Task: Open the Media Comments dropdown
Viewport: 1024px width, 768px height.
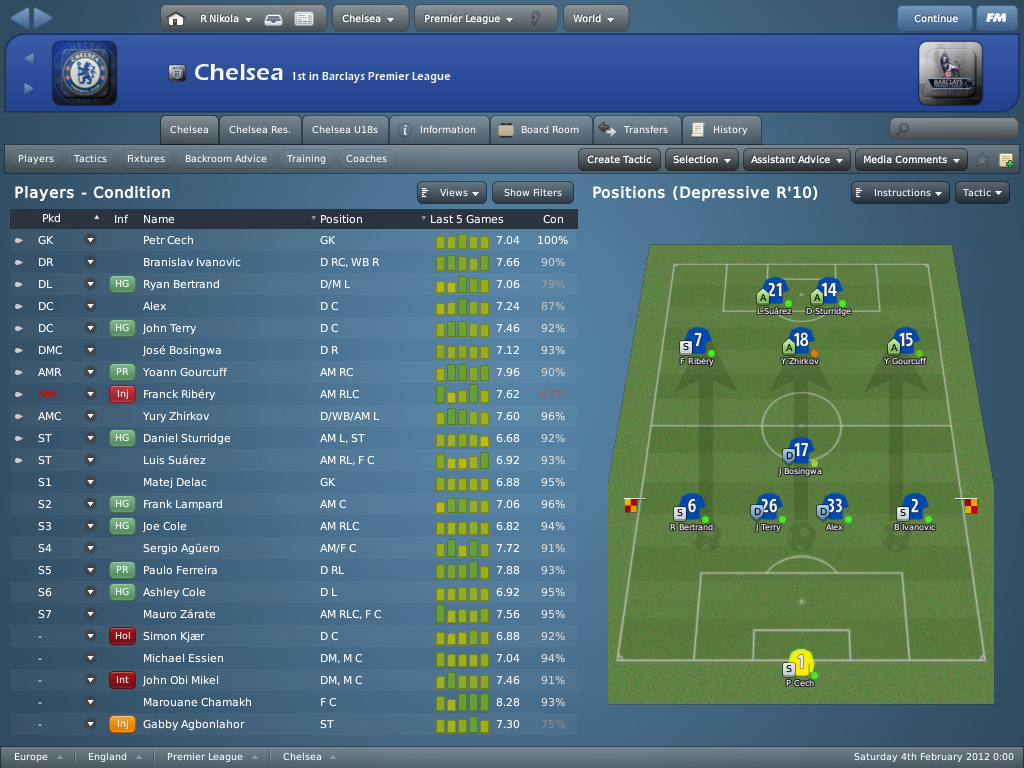Action: (911, 159)
